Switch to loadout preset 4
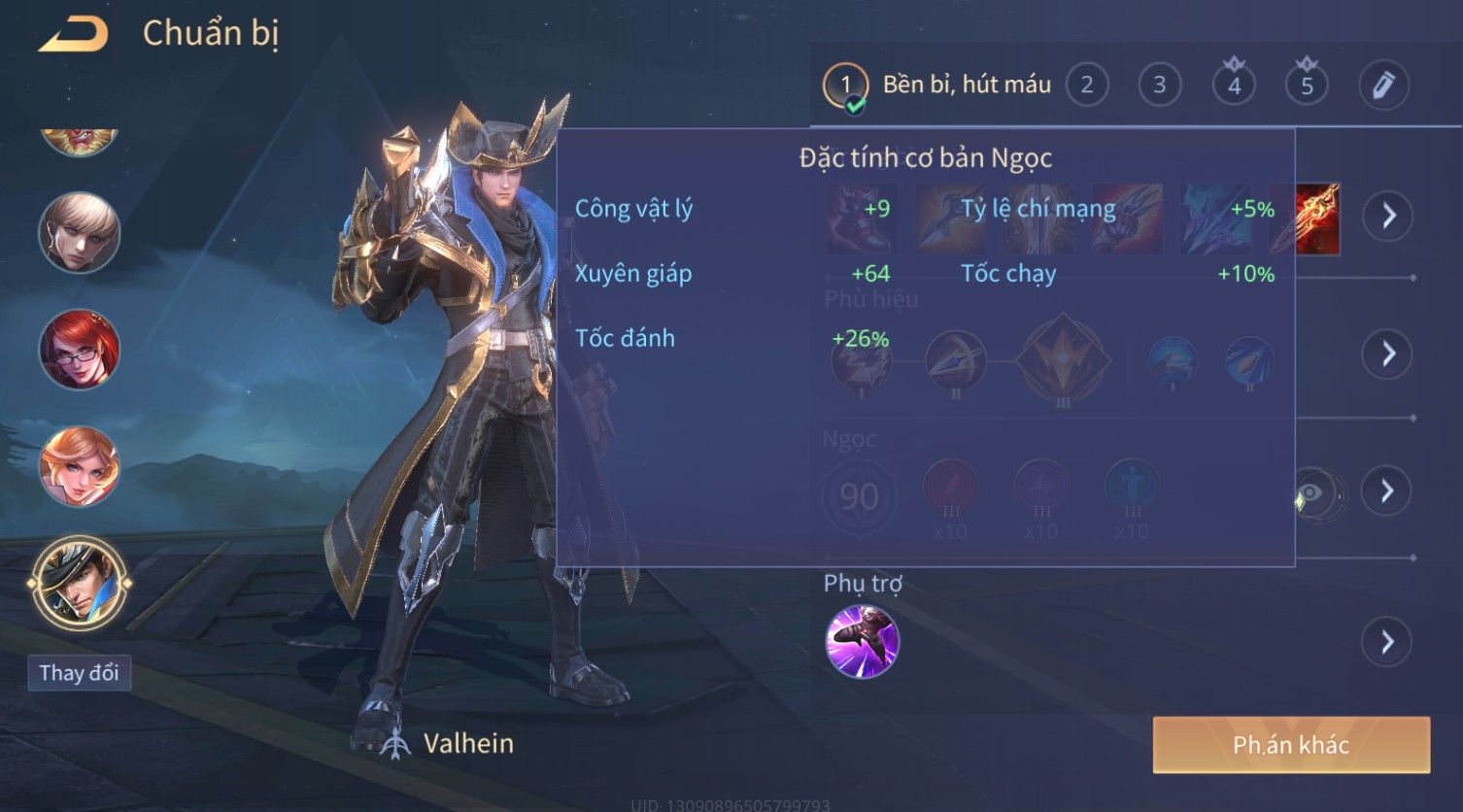Screen dimensions: 1463x812 point(1234,85)
